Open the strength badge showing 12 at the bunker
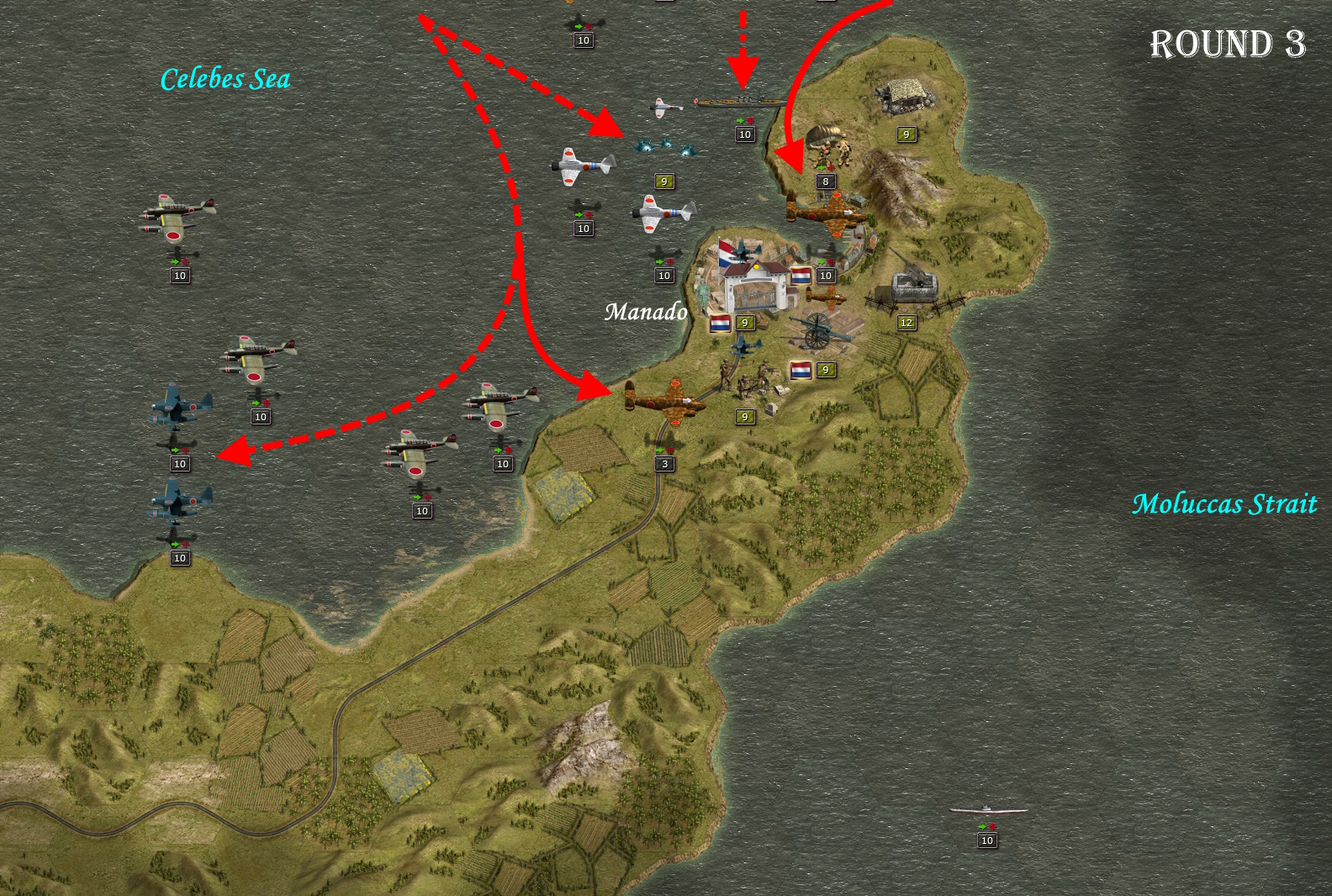The width and height of the screenshot is (1332, 896). pos(906,321)
